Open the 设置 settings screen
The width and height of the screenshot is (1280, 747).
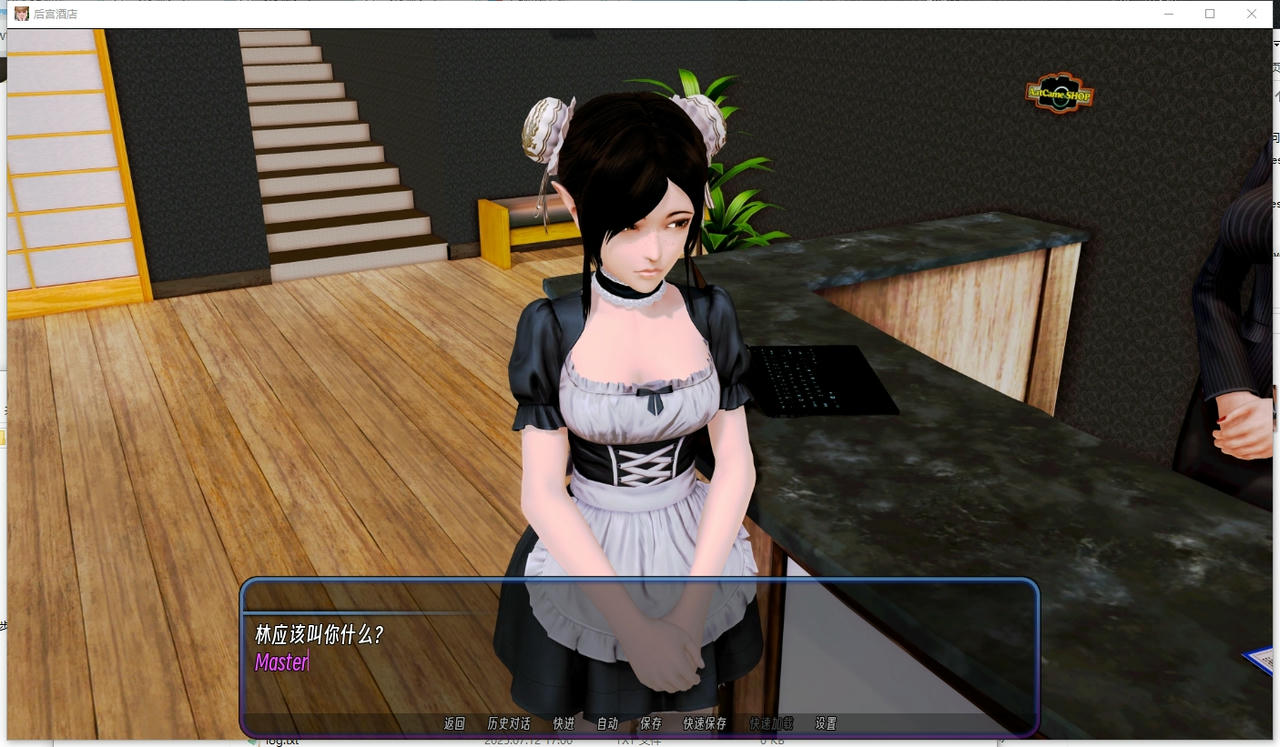pos(824,723)
